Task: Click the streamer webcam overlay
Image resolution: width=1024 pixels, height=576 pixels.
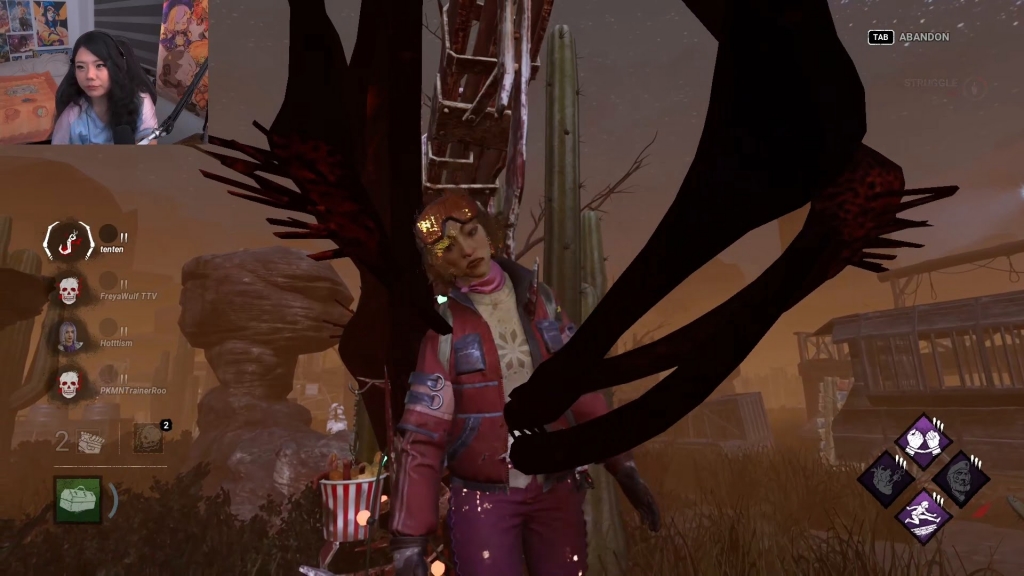Action: pyautogui.click(x=104, y=72)
